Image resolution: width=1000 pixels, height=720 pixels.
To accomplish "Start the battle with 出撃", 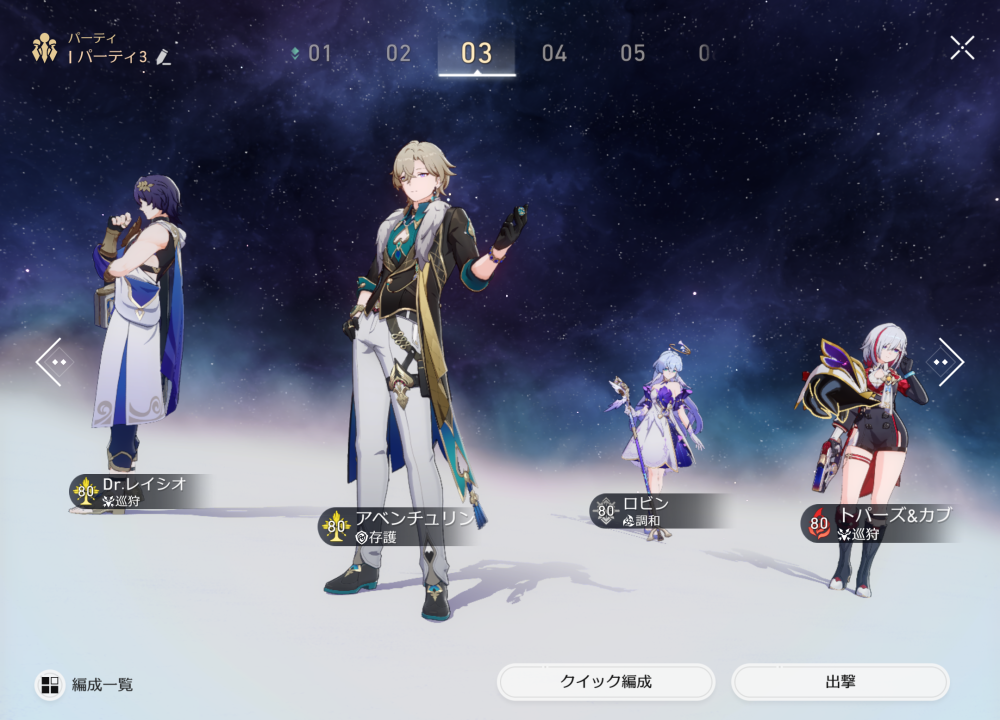I will (840, 682).
